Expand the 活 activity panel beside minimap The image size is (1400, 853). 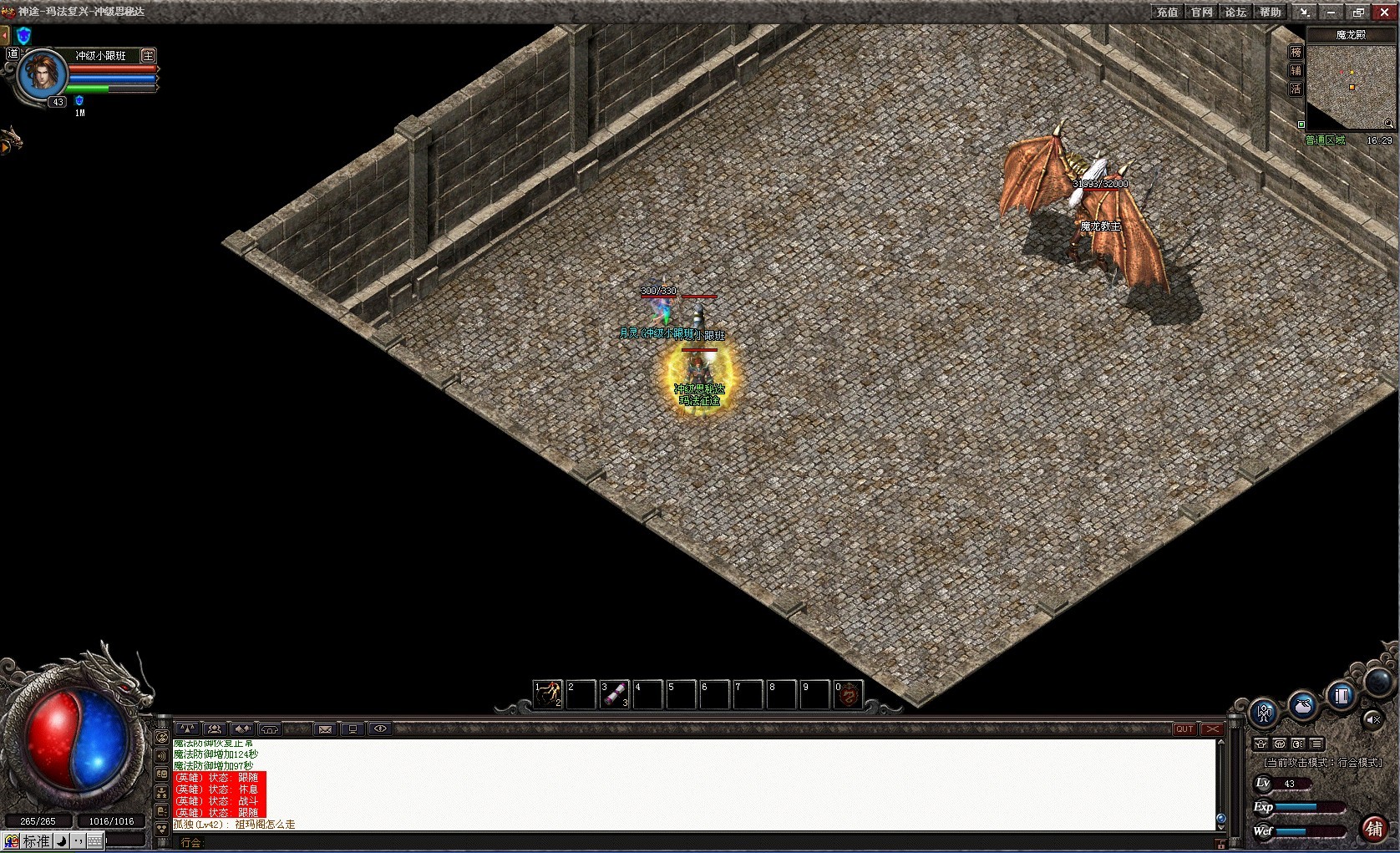(1296, 89)
